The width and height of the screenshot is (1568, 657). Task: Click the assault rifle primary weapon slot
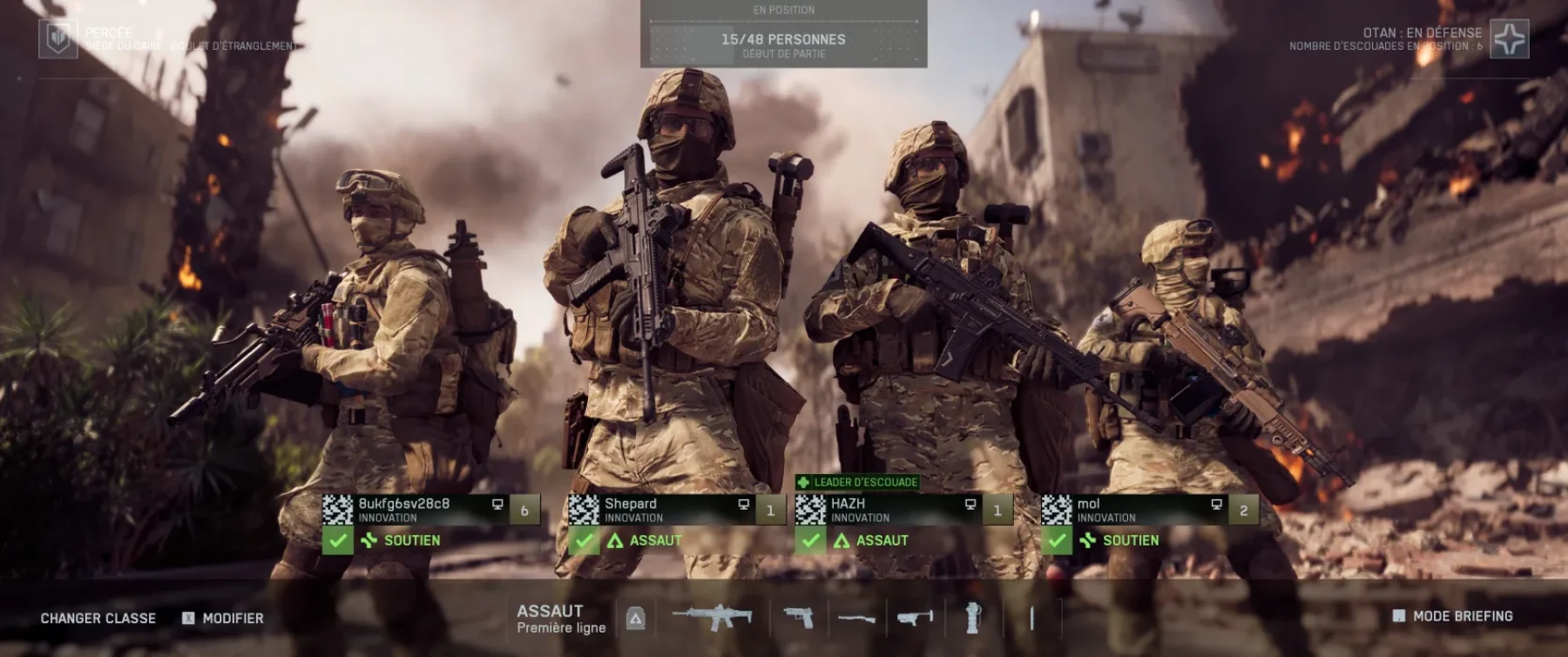point(713,618)
